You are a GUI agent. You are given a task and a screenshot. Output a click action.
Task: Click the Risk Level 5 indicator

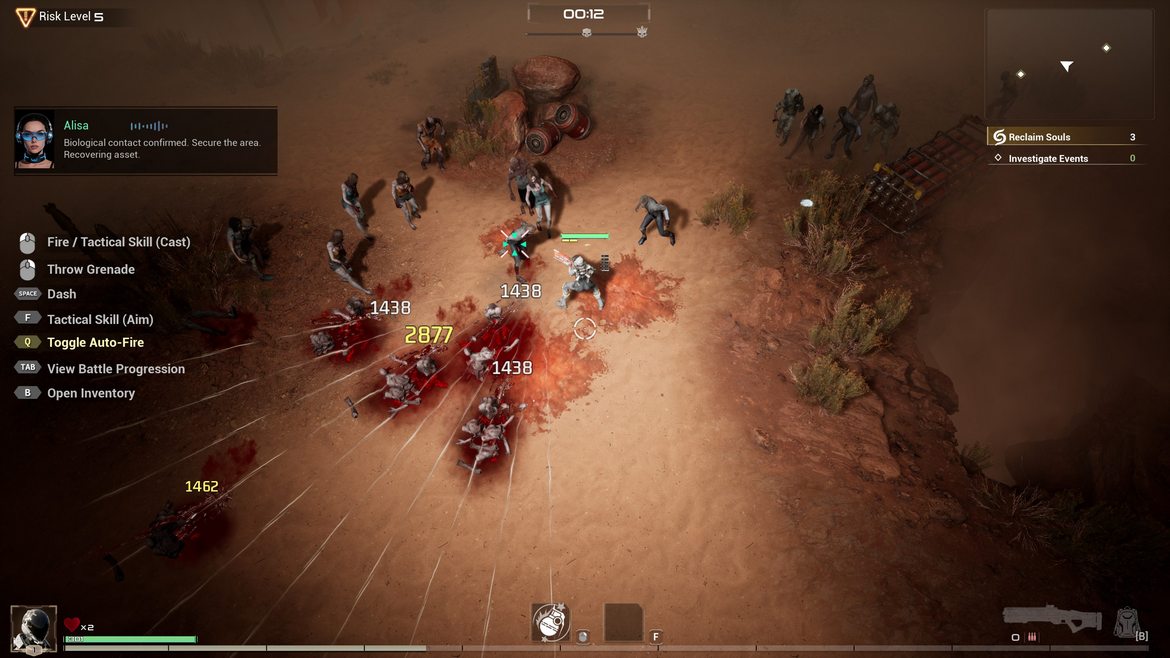(x=60, y=17)
